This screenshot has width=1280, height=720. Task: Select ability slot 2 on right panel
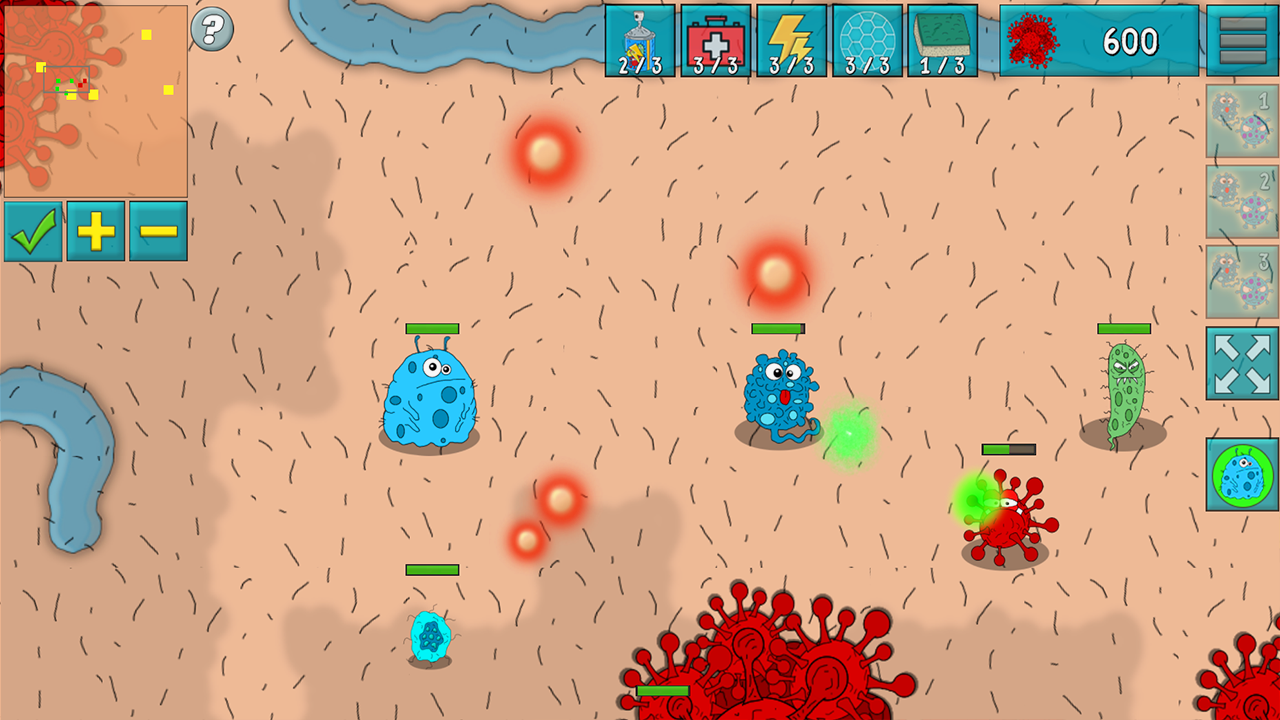point(1240,200)
